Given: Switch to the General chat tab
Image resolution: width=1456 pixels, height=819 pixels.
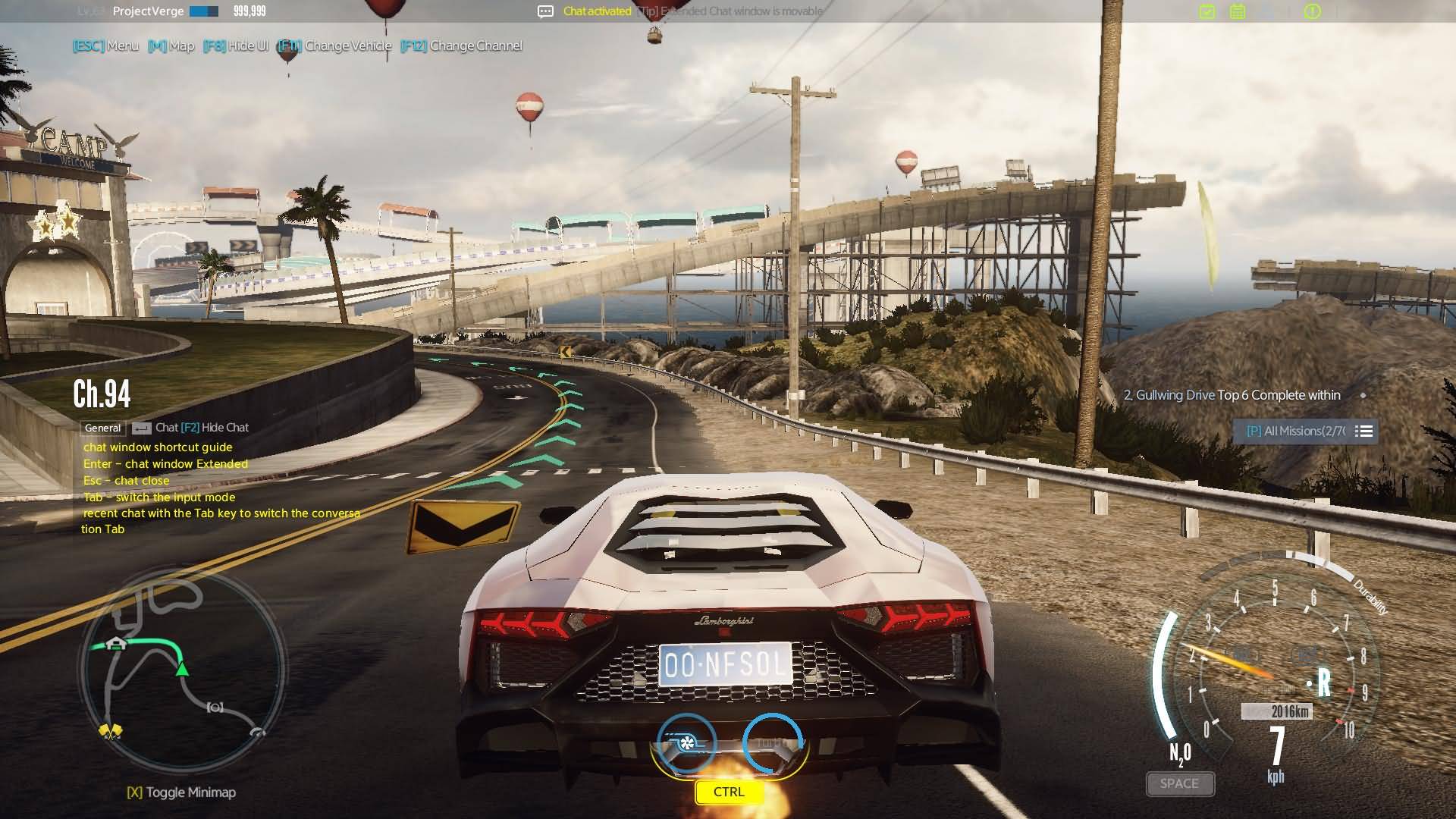Looking at the screenshot, I should pos(102,428).
